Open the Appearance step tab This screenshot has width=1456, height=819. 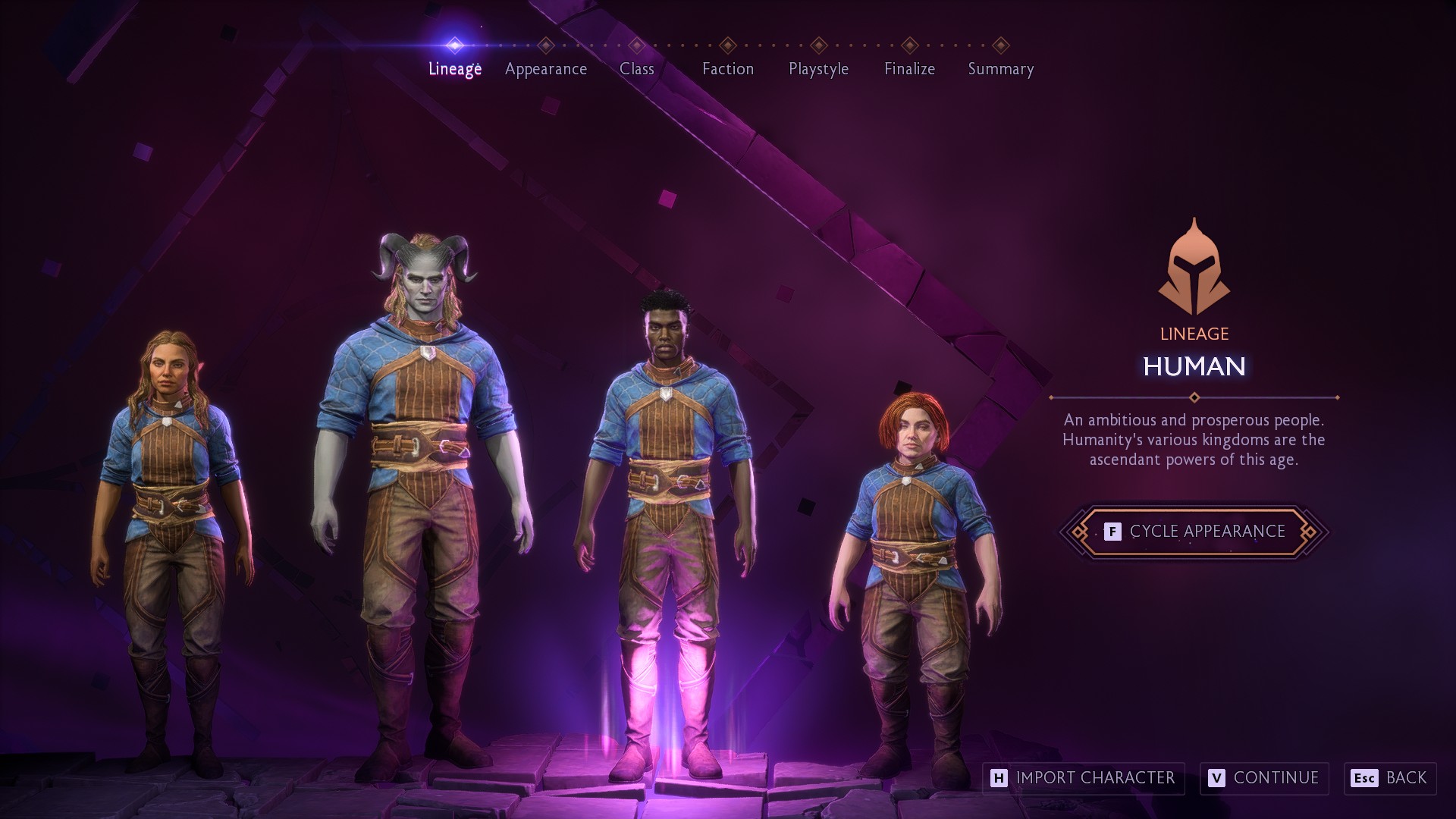tap(546, 68)
